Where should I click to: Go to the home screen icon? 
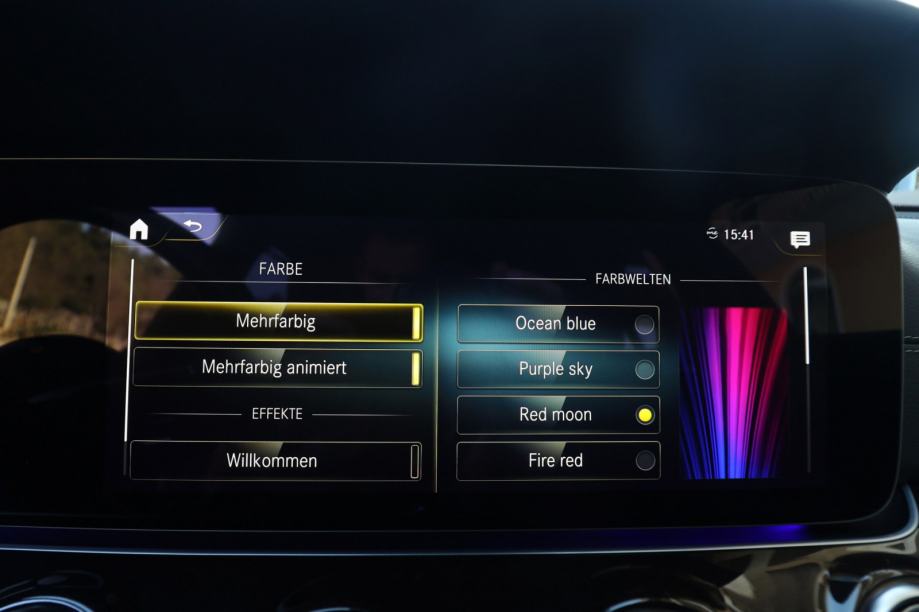click(139, 230)
